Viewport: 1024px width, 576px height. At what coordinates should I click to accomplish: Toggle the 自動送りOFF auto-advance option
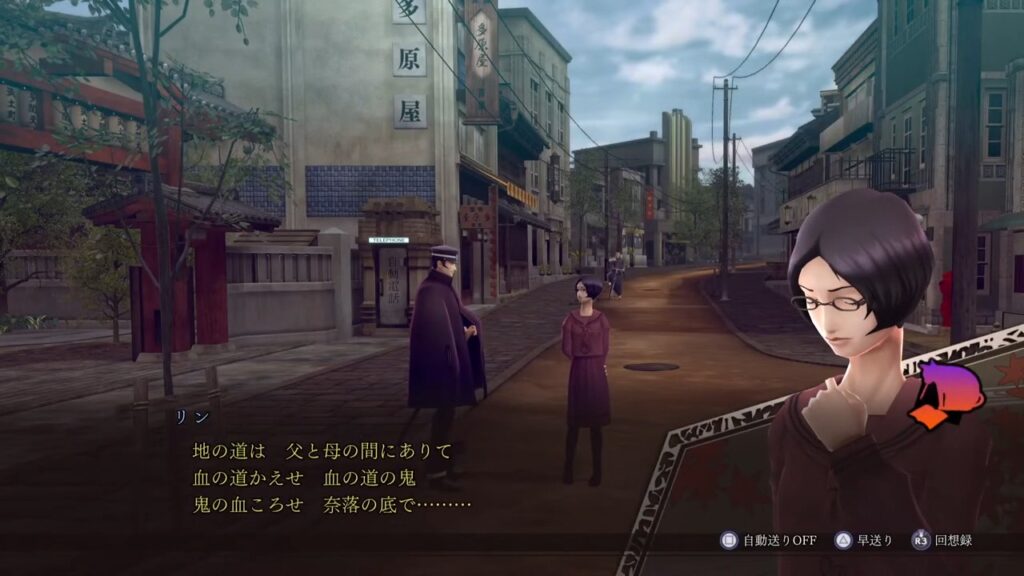point(768,540)
